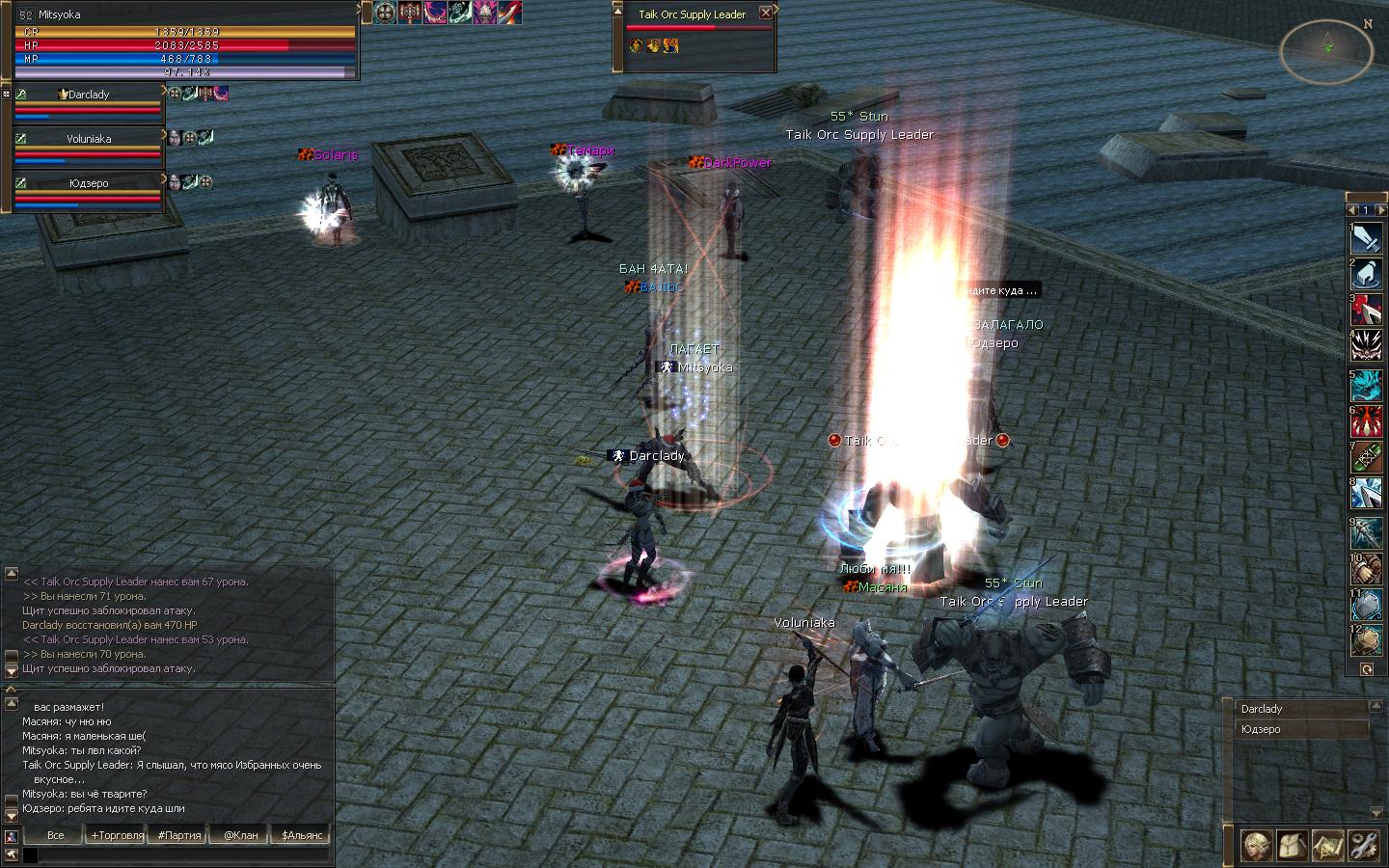The image size is (1389, 868).
Task: Open the compass minimap
Action: 1326,49
